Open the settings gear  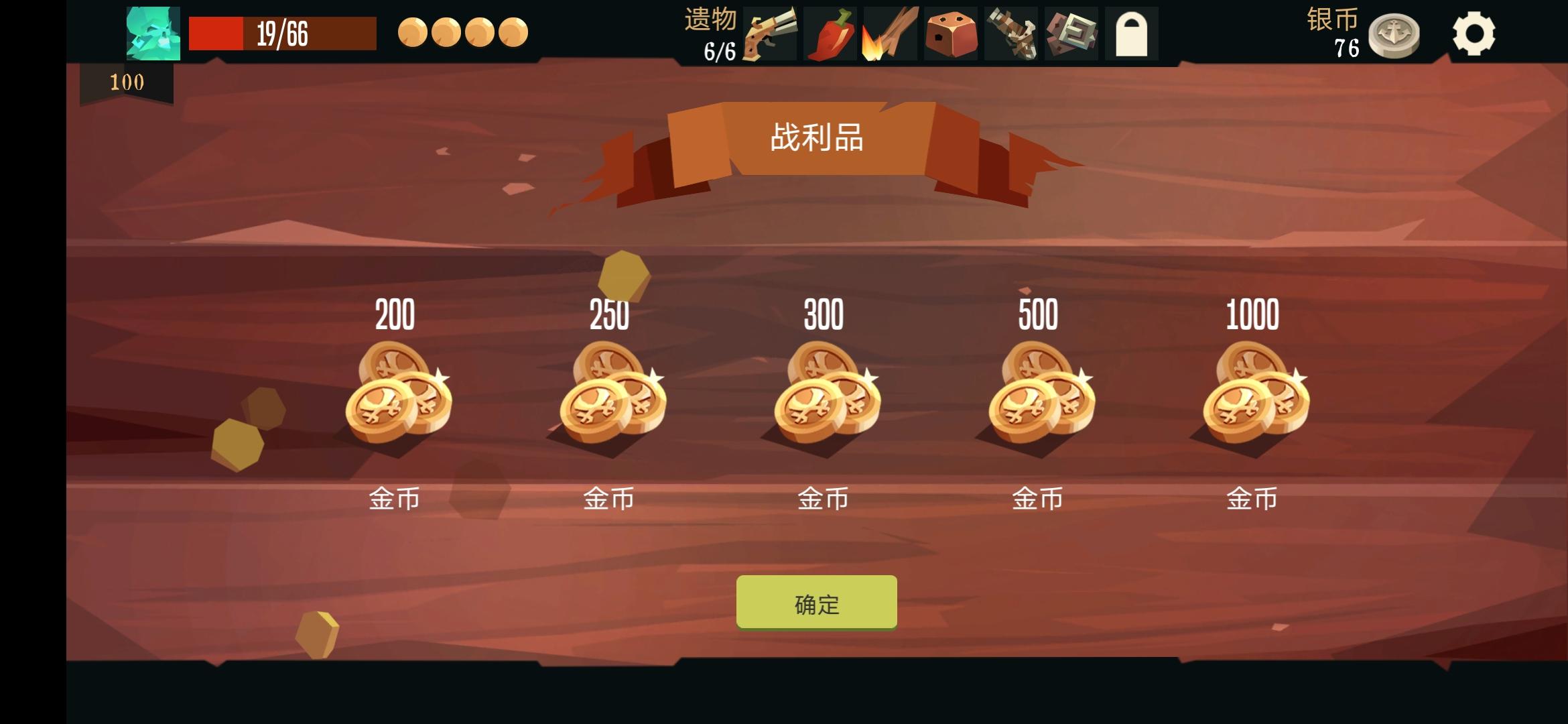pos(1474,32)
